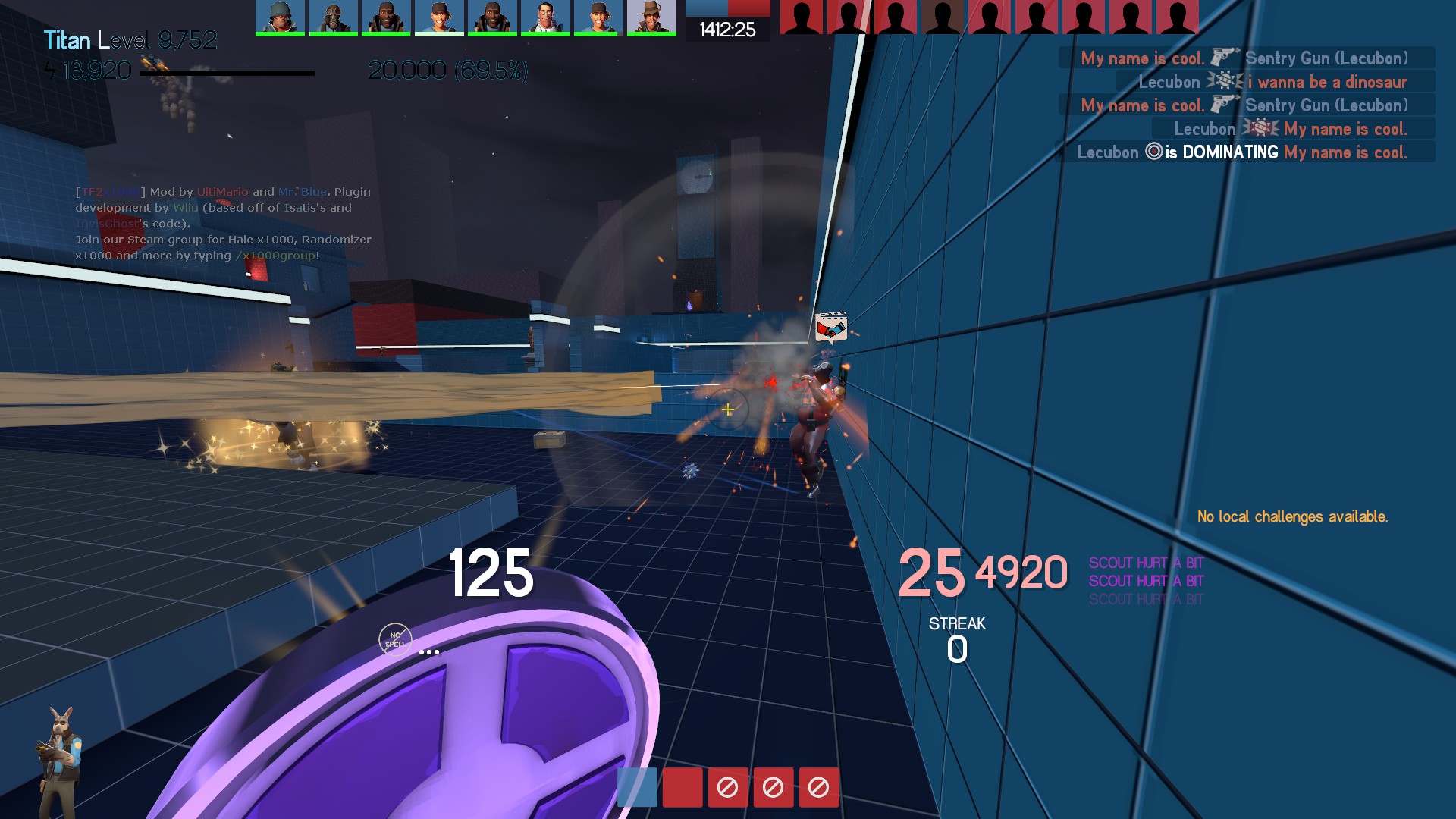Click the unlocked red control point icon
The height and width of the screenshot is (819, 1456).
point(682,787)
